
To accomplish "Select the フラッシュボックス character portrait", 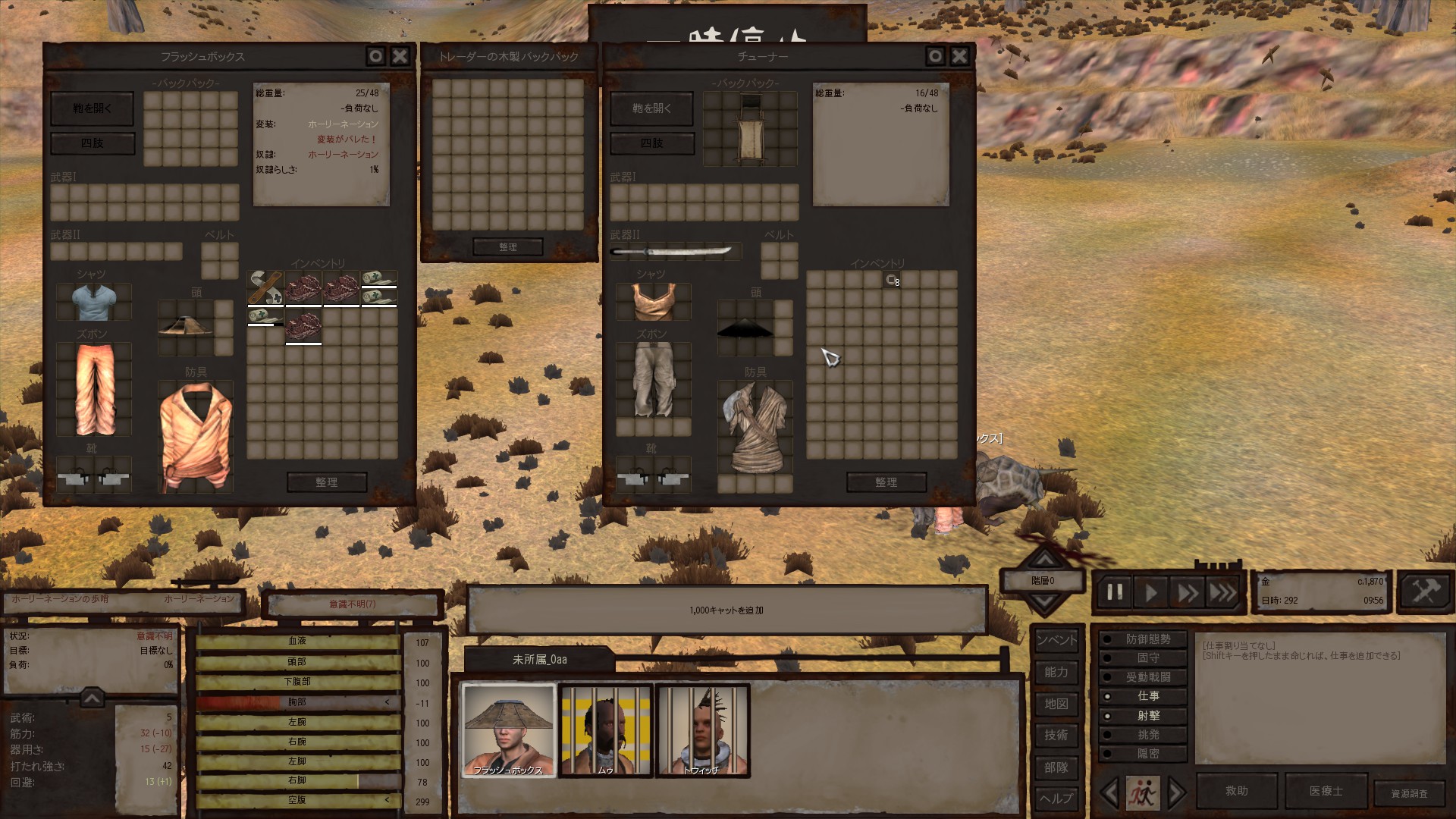I will click(x=508, y=730).
